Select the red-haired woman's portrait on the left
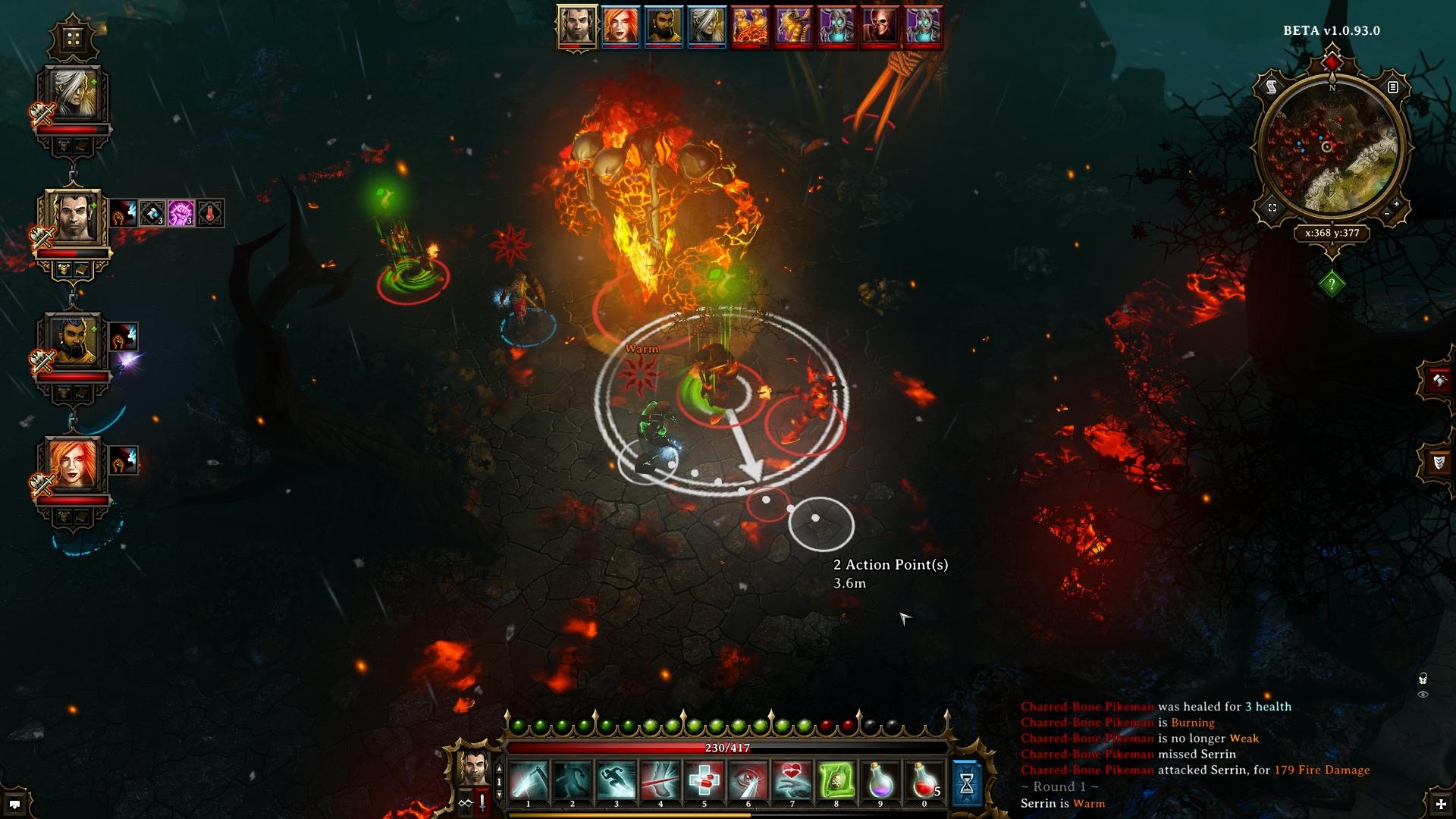This screenshot has height=819, width=1456. [x=73, y=466]
